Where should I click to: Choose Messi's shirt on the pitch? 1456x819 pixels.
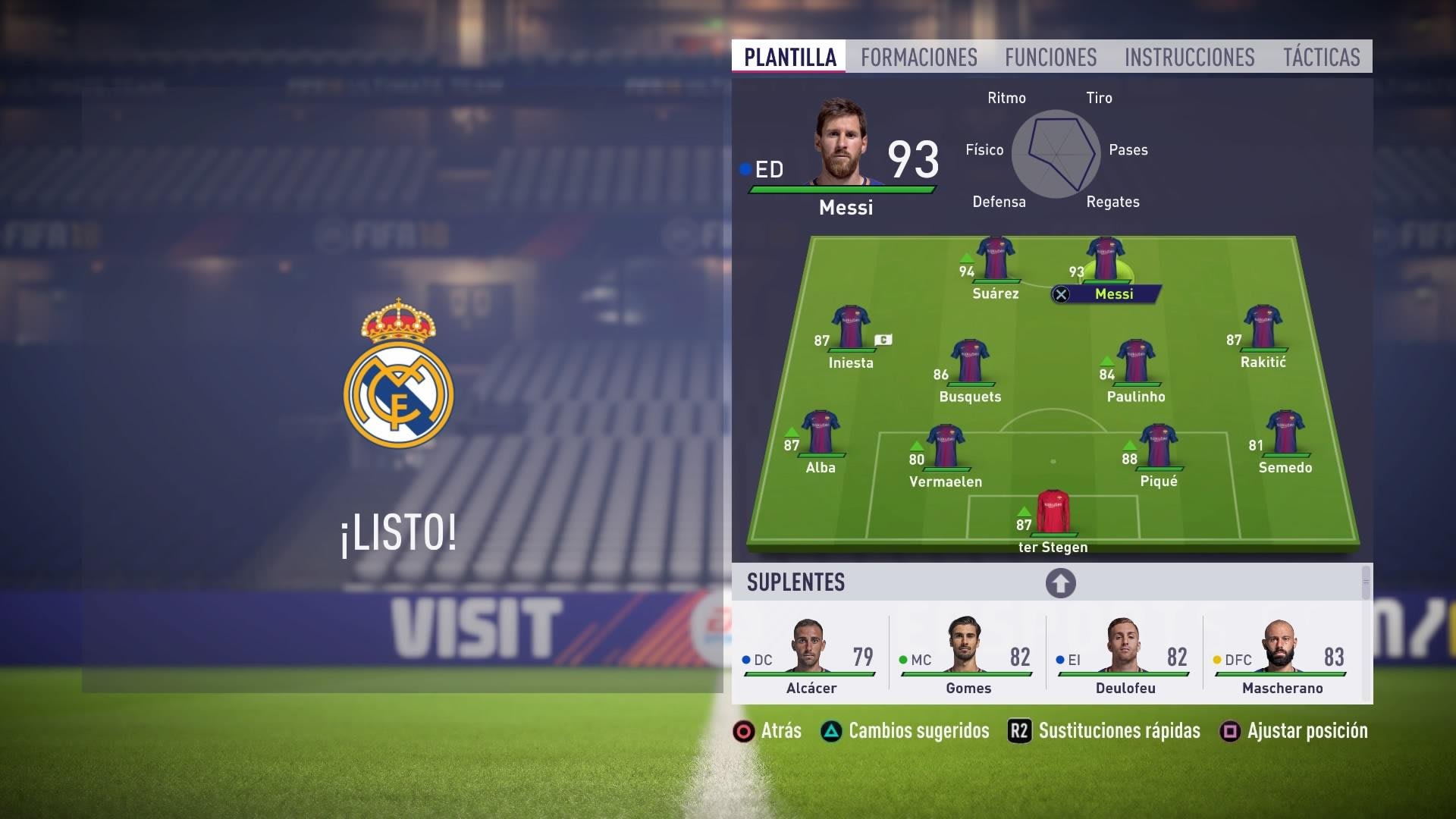(x=1105, y=259)
